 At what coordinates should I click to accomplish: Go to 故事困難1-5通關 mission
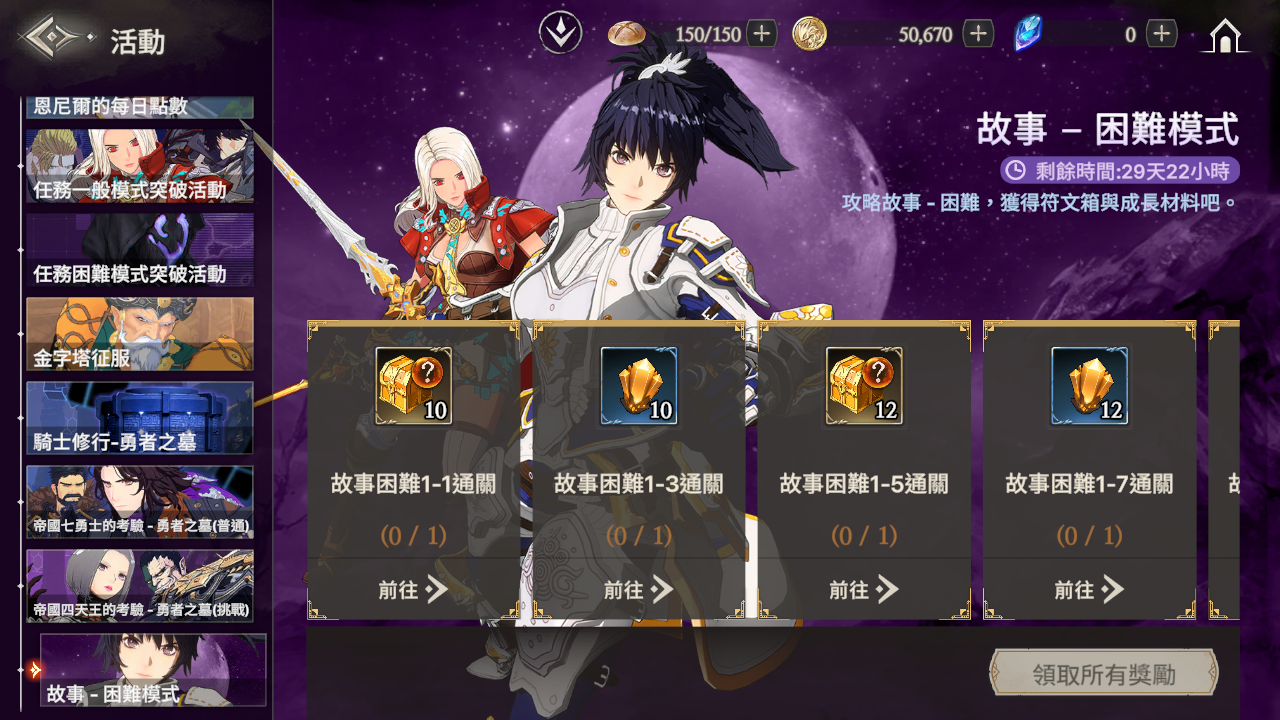(x=864, y=590)
